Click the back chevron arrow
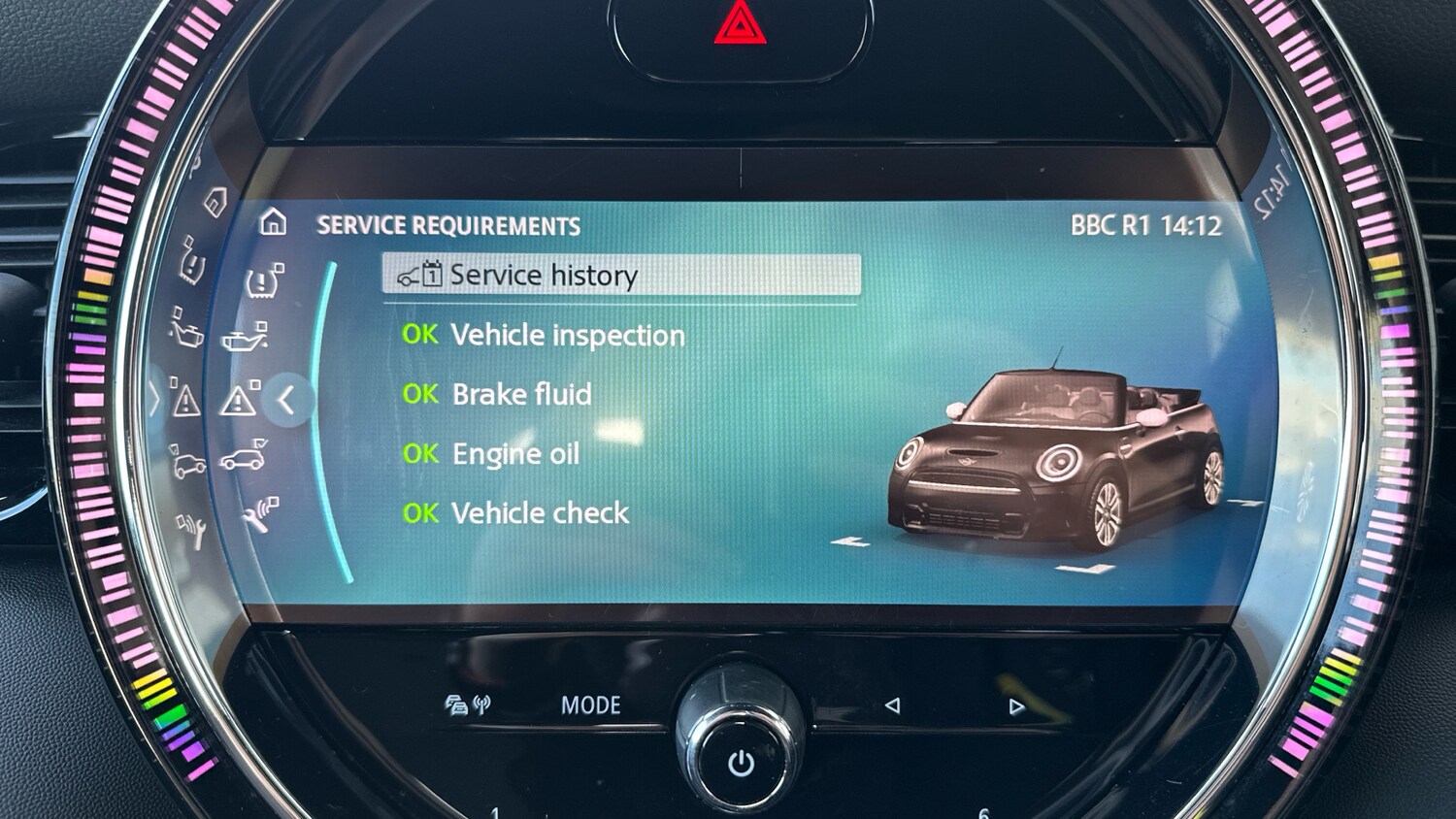Screen dimensions: 1456x819 pyautogui.click(x=286, y=400)
